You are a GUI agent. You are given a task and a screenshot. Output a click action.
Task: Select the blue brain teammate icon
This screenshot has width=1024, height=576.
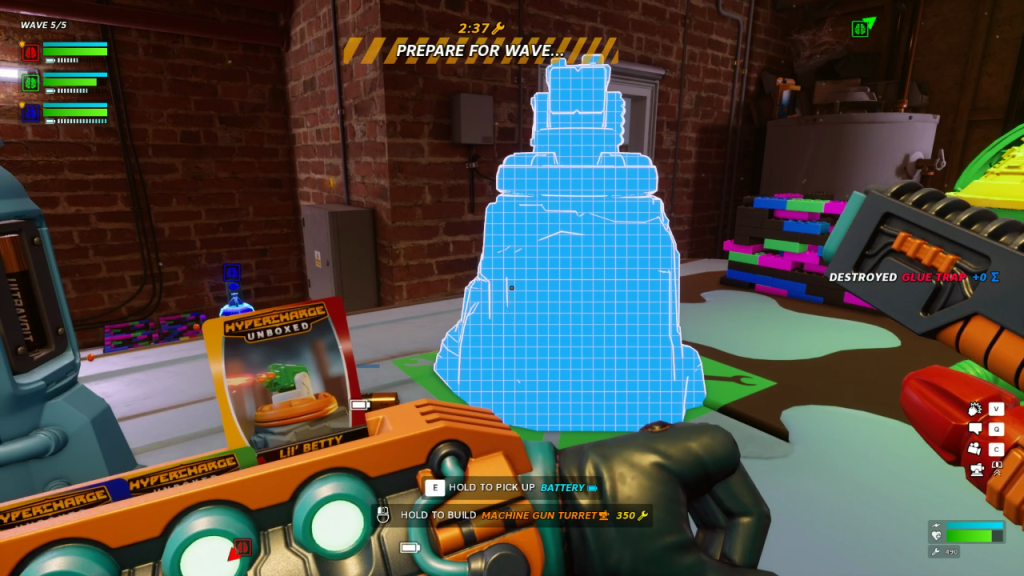click(31, 112)
